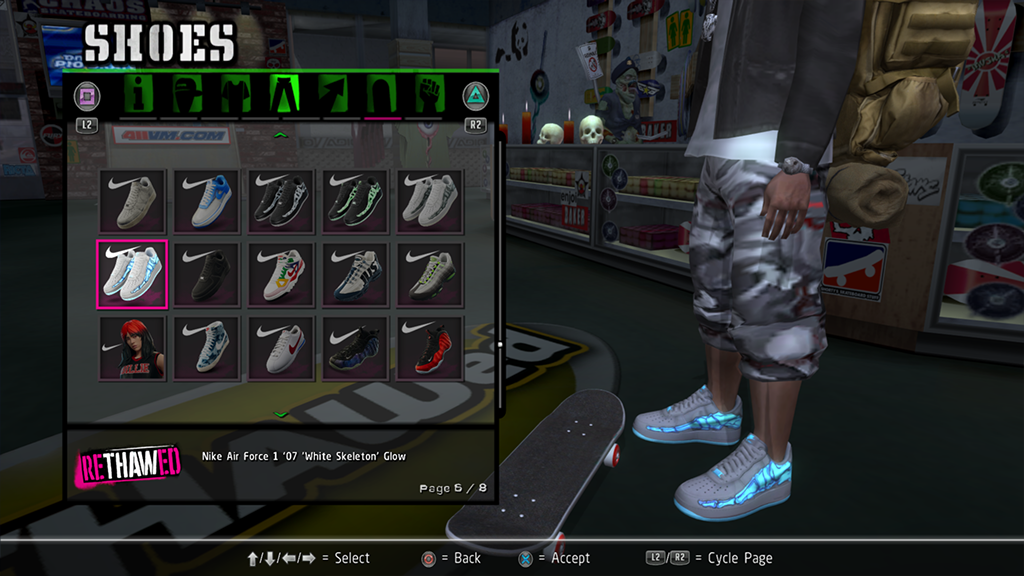The height and width of the screenshot is (576, 1024).
Task: Open the pants category tab
Action: pyautogui.click(x=285, y=95)
